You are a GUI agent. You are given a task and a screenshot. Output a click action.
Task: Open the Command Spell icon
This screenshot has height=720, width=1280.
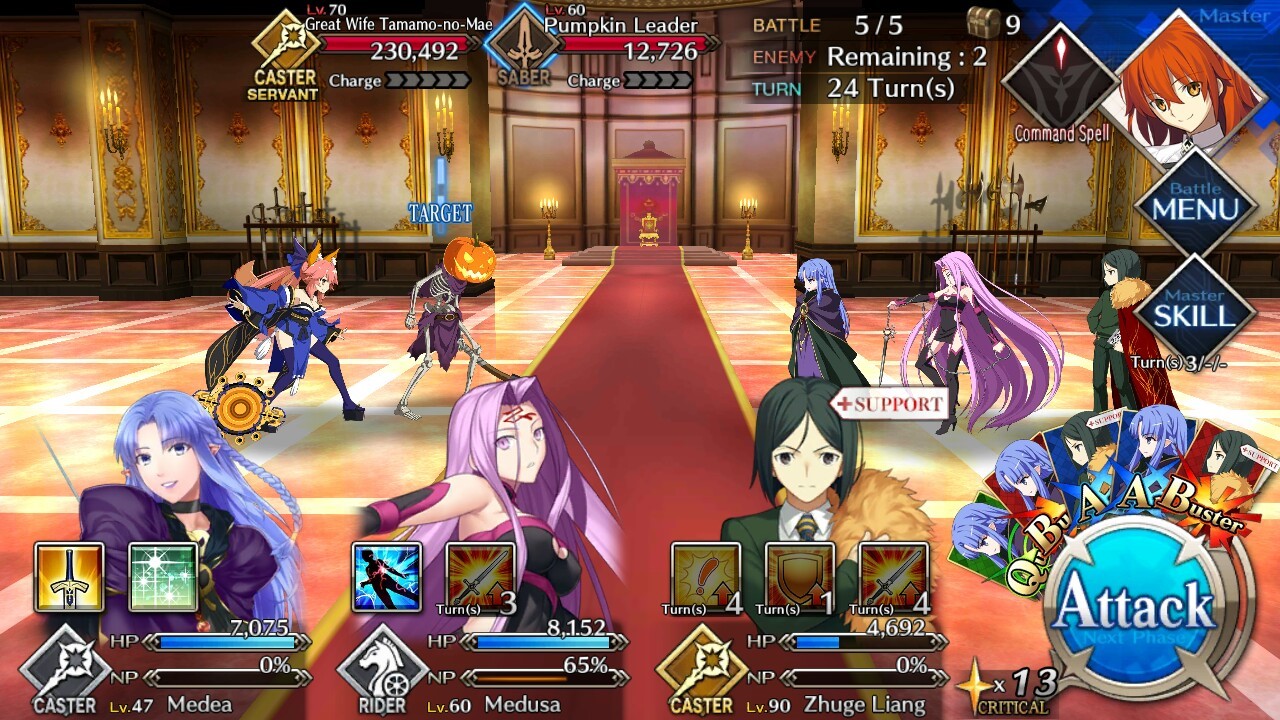1059,78
